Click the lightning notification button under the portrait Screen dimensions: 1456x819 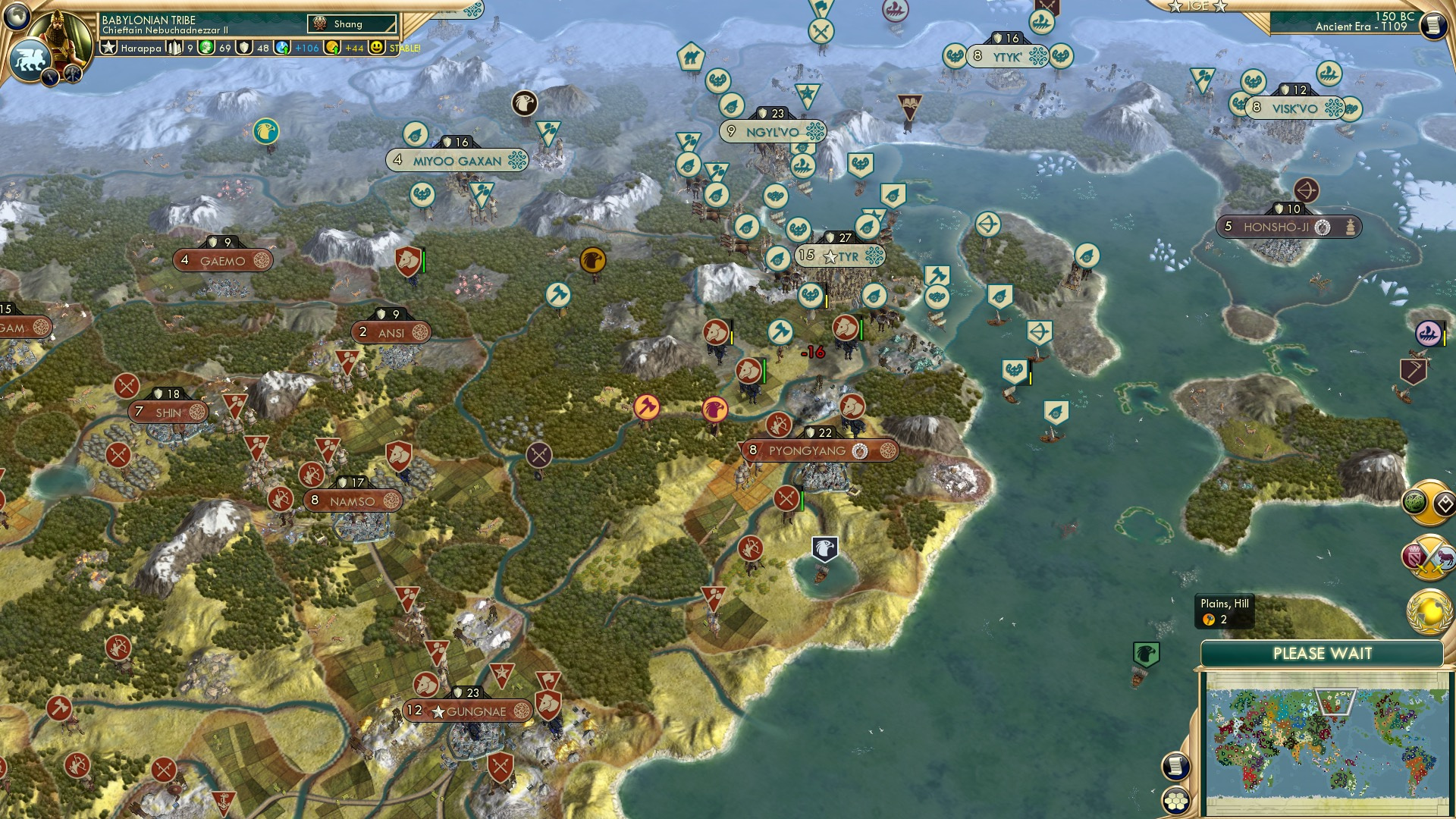coord(50,77)
